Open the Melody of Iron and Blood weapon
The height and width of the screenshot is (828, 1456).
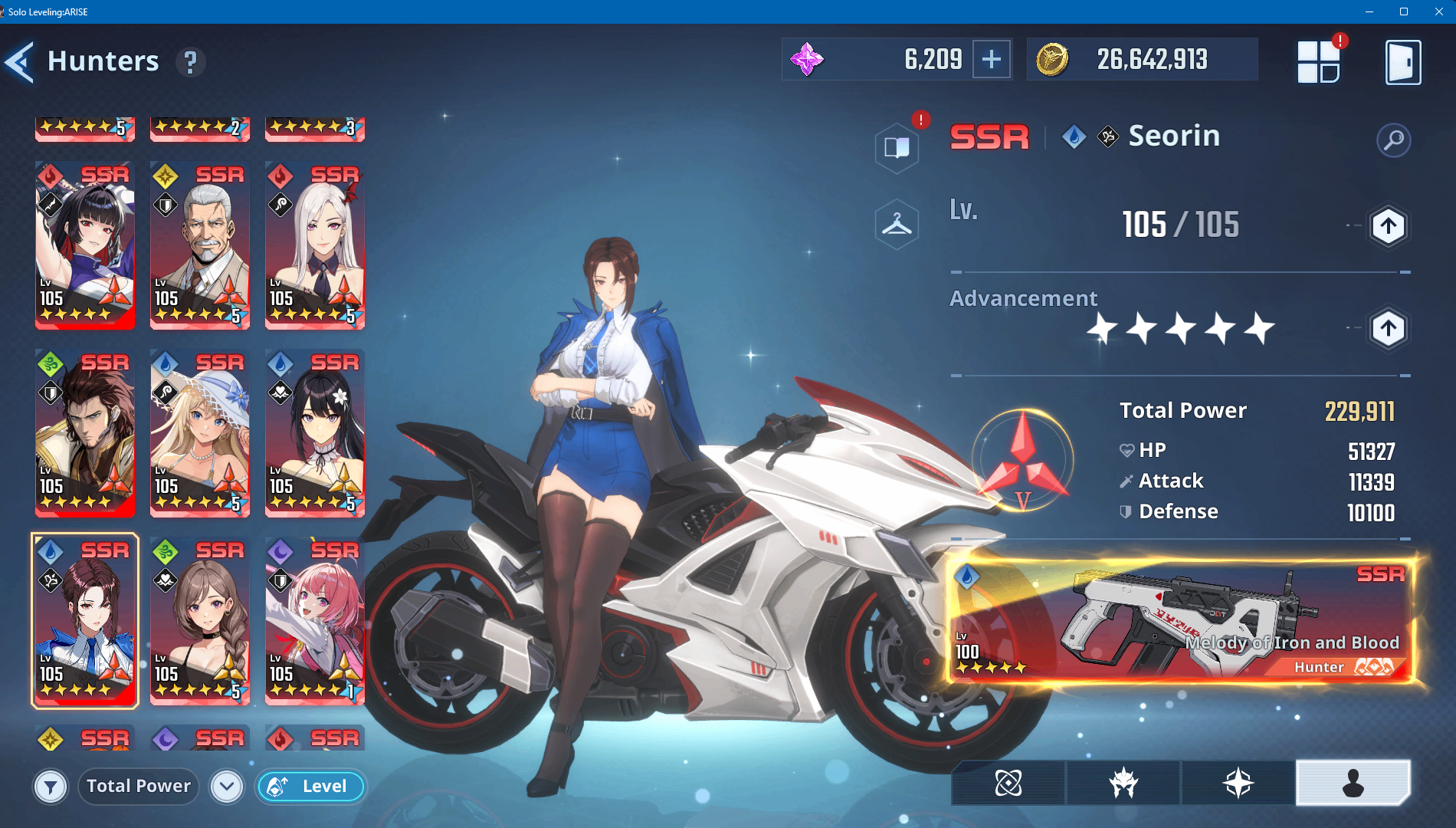pos(1181,621)
